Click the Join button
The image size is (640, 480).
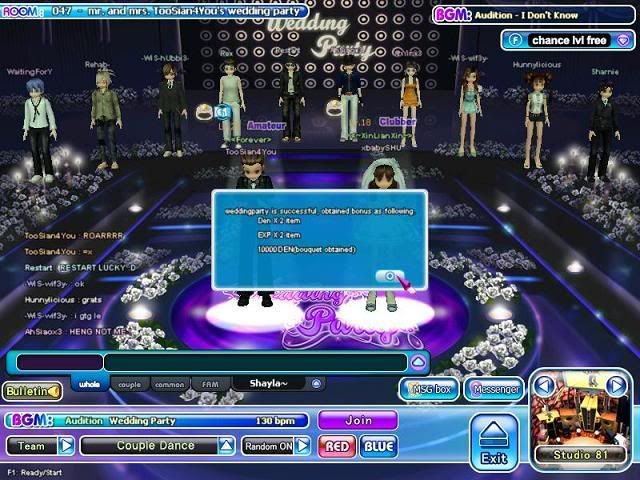click(x=357, y=421)
